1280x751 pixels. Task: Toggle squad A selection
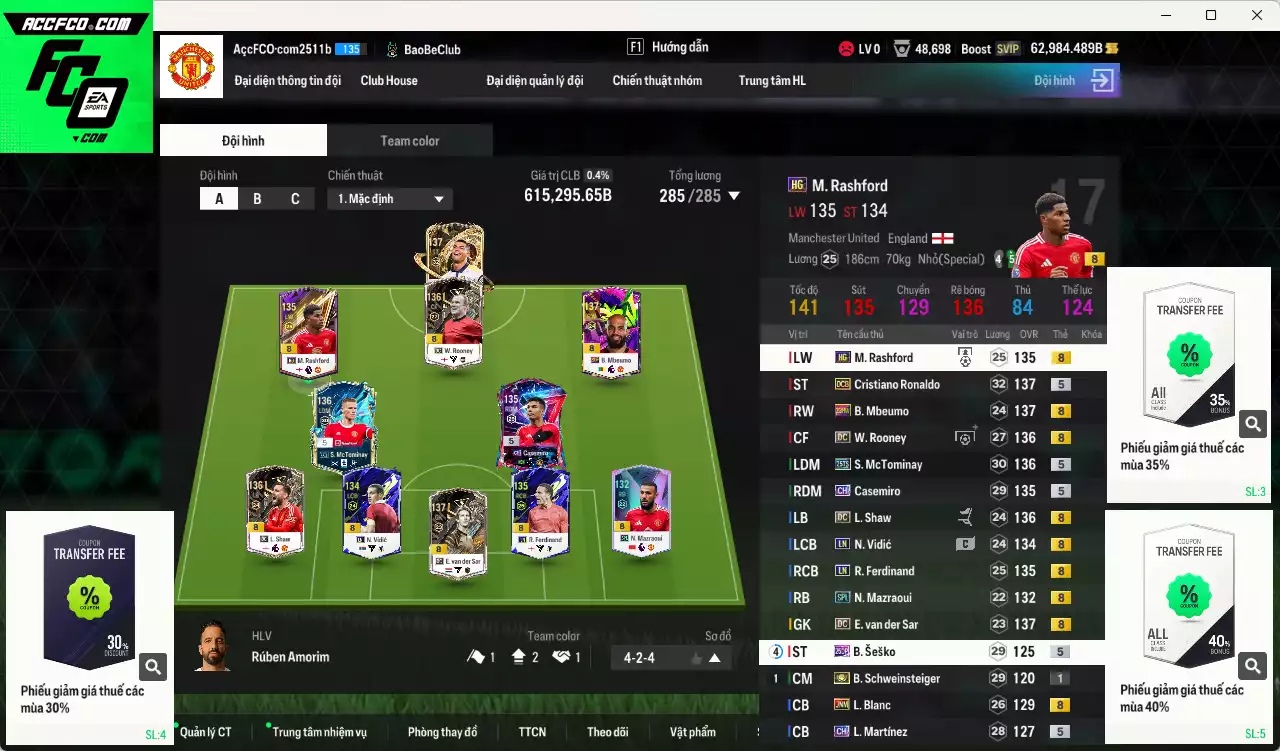pos(219,198)
